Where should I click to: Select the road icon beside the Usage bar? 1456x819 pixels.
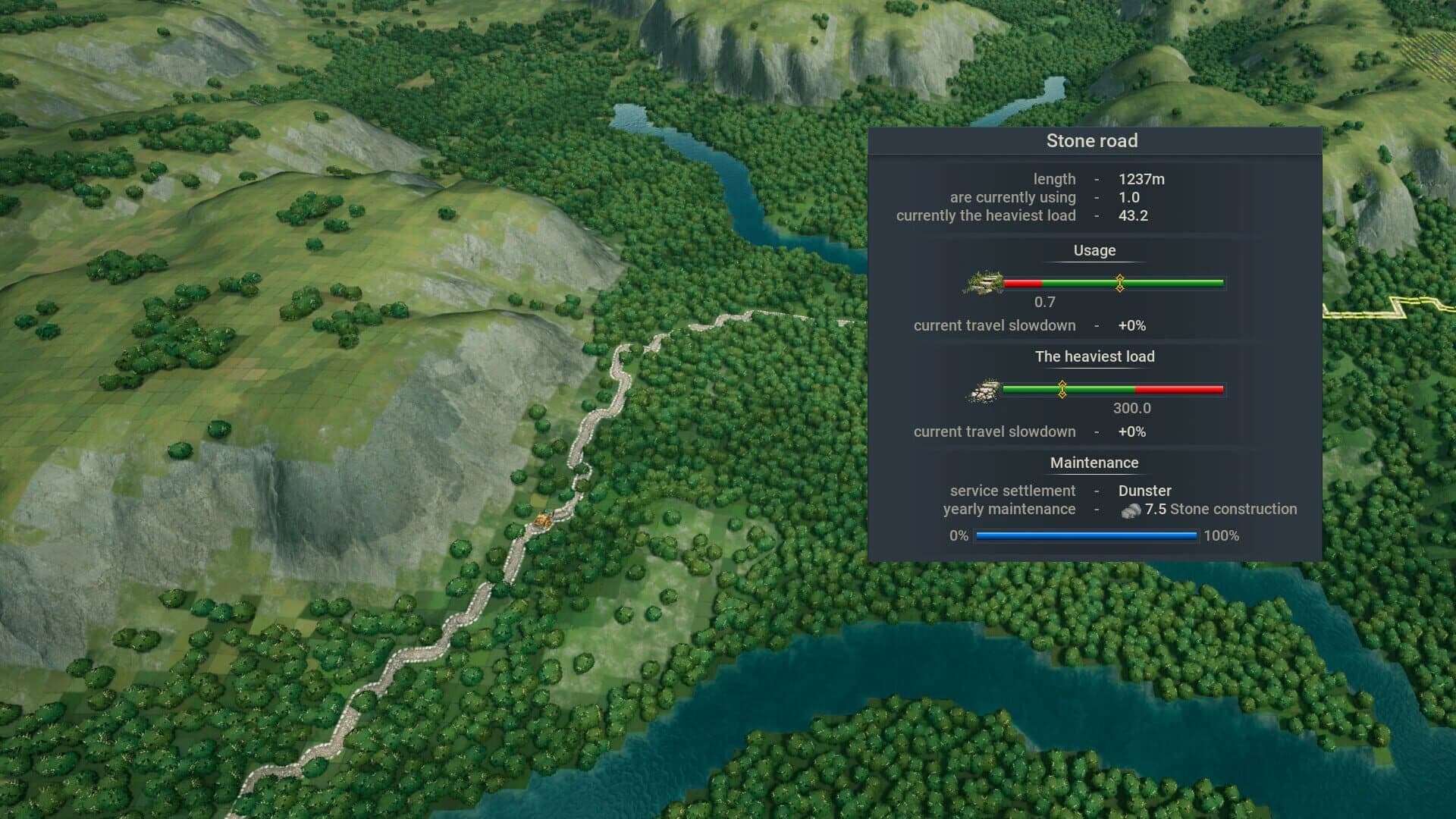984,282
